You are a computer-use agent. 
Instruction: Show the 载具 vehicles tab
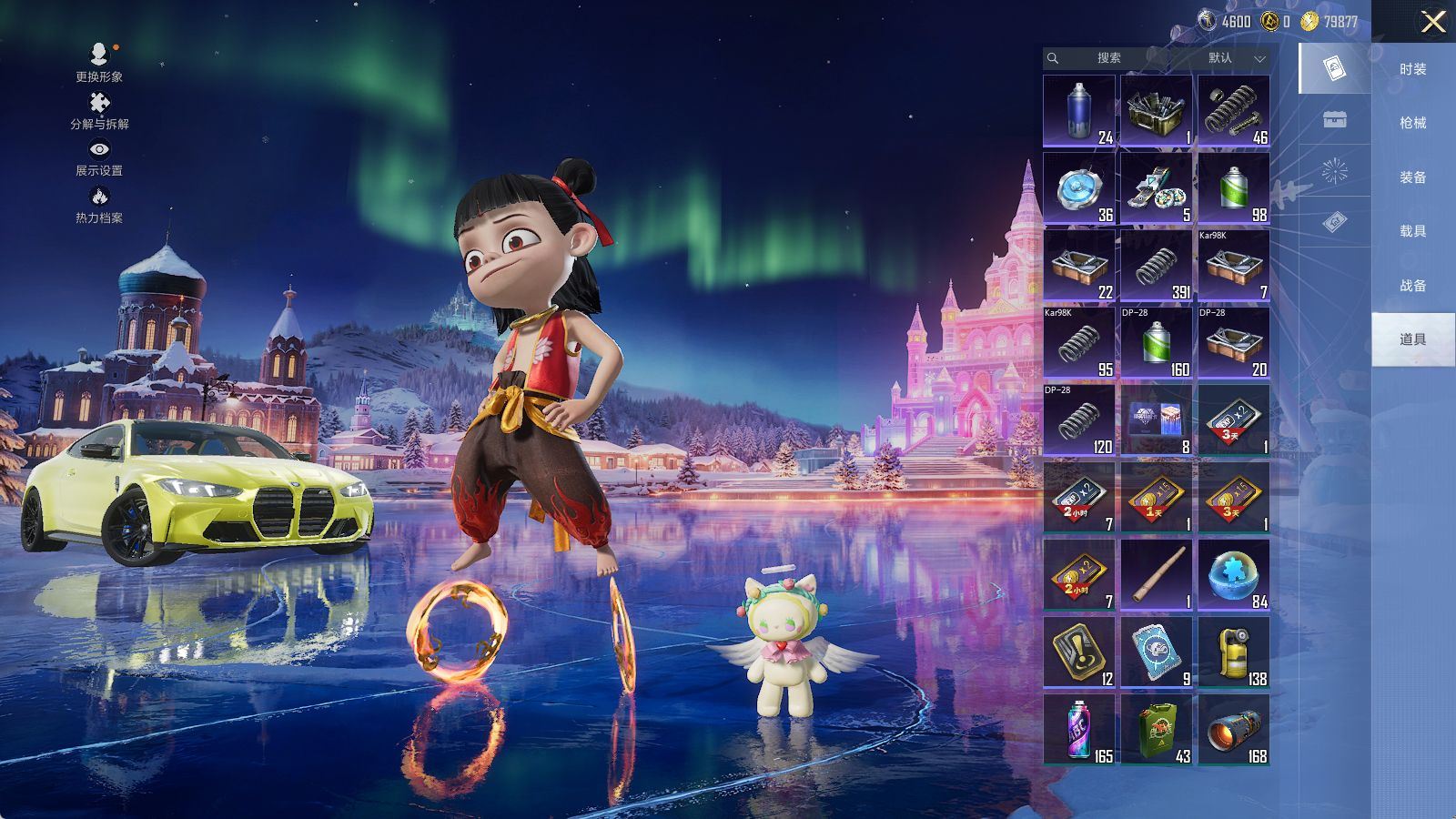click(x=1412, y=231)
